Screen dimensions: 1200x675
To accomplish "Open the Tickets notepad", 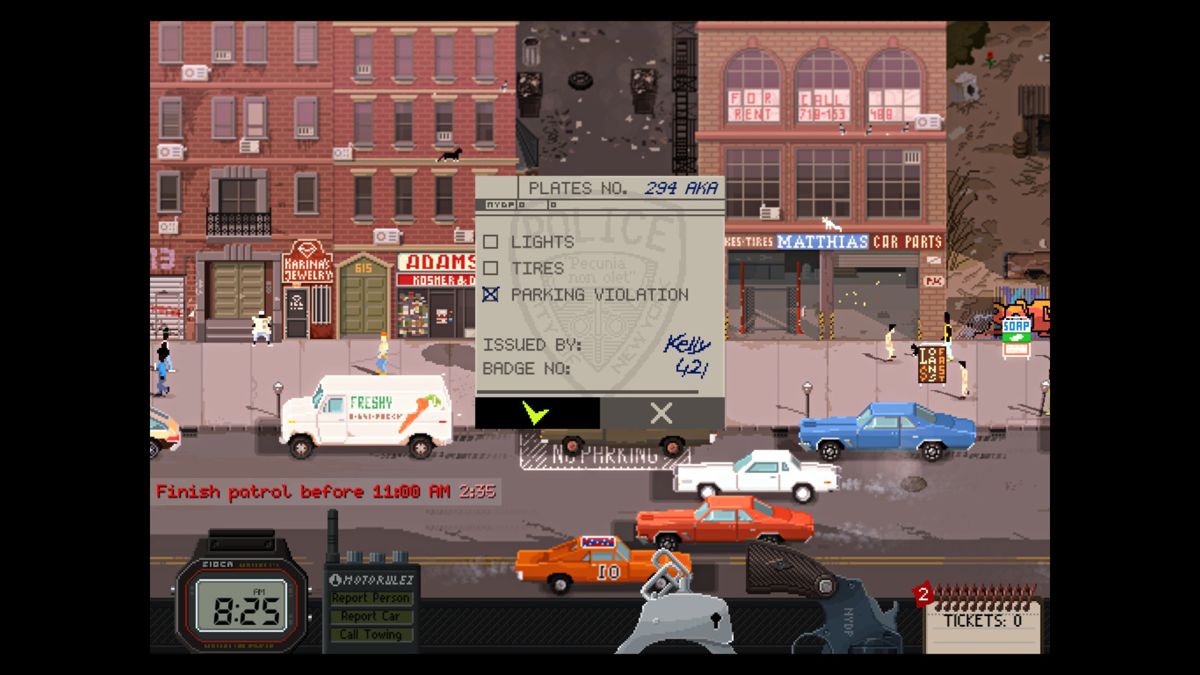I will [x=982, y=621].
